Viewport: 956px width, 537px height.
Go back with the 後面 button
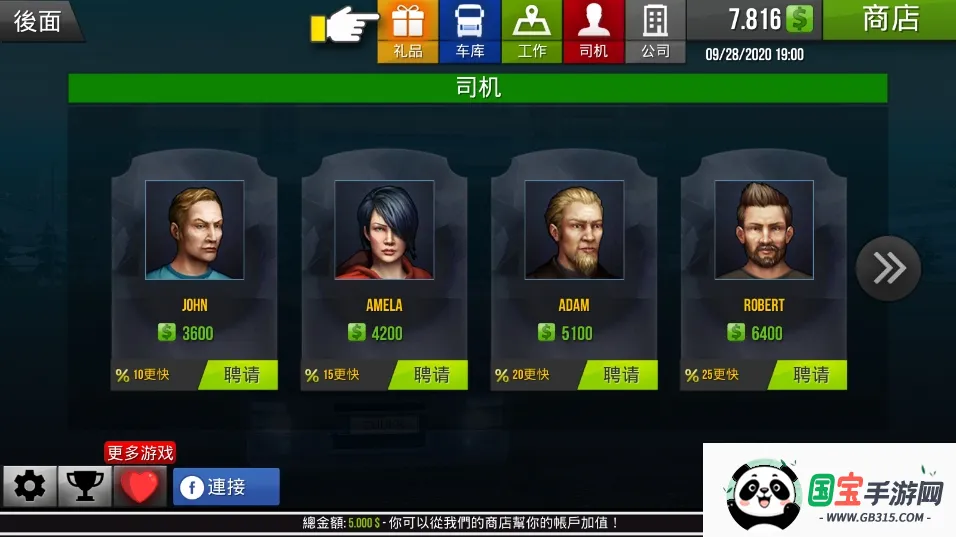click(40, 21)
